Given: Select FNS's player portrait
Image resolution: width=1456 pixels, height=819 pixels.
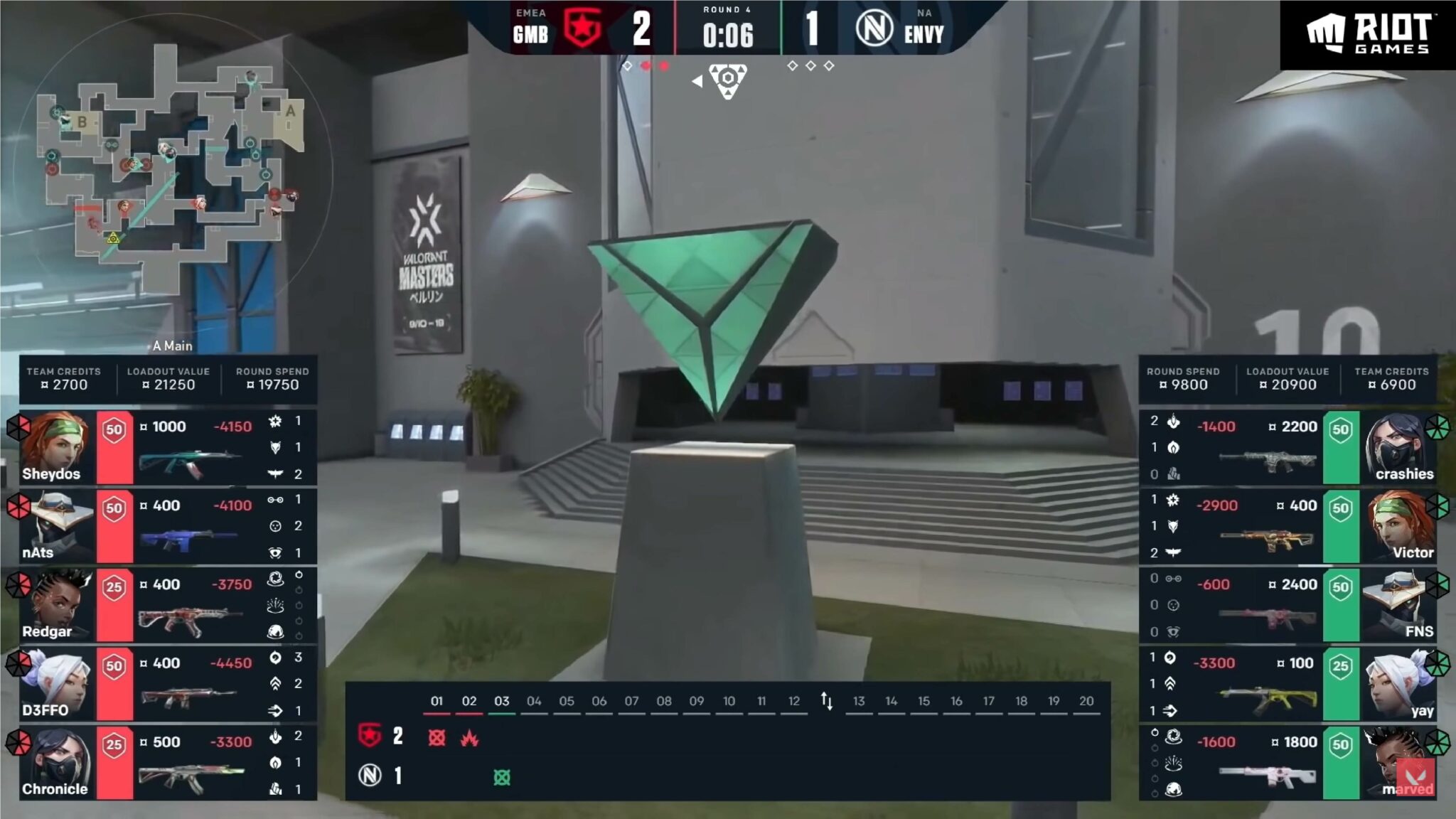Looking at the screenshot, I should 1396,606.
